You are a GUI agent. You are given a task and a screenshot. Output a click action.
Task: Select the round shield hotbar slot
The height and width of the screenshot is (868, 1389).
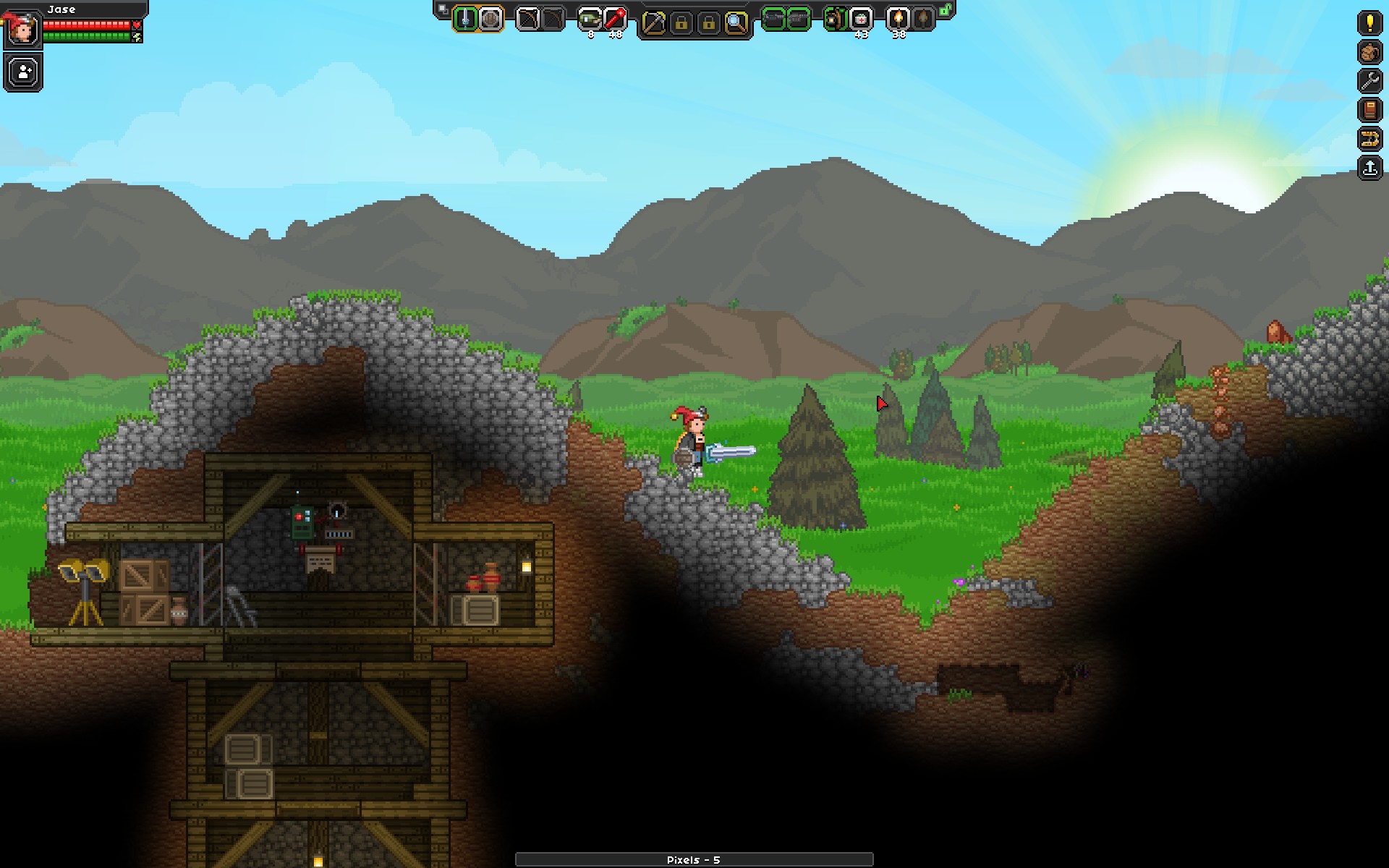(x=490, y=19)
